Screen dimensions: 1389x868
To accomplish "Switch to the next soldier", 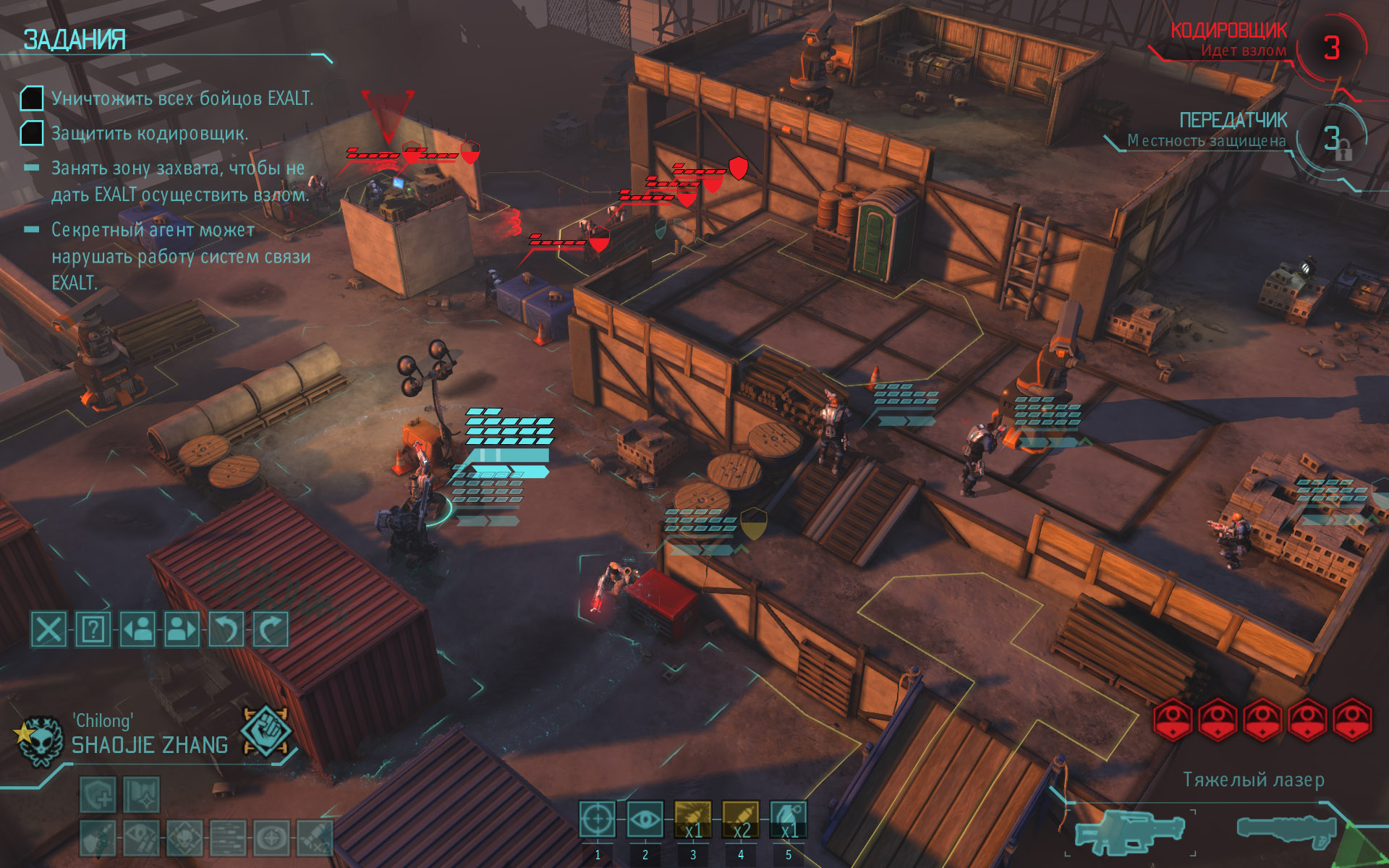I will pyautogui.click(x=182, y=629).
